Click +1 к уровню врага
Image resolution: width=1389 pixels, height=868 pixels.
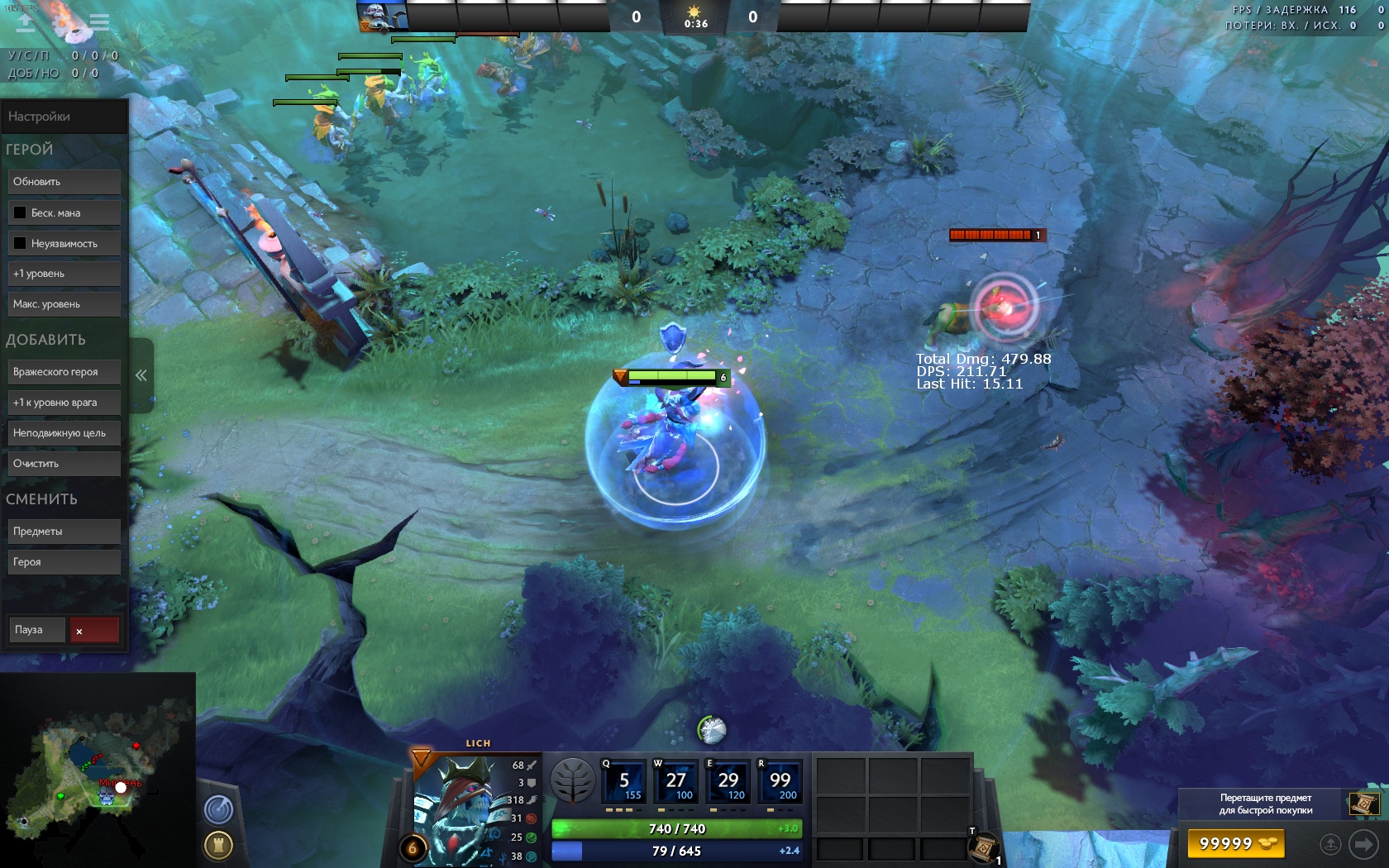point(64,403)
